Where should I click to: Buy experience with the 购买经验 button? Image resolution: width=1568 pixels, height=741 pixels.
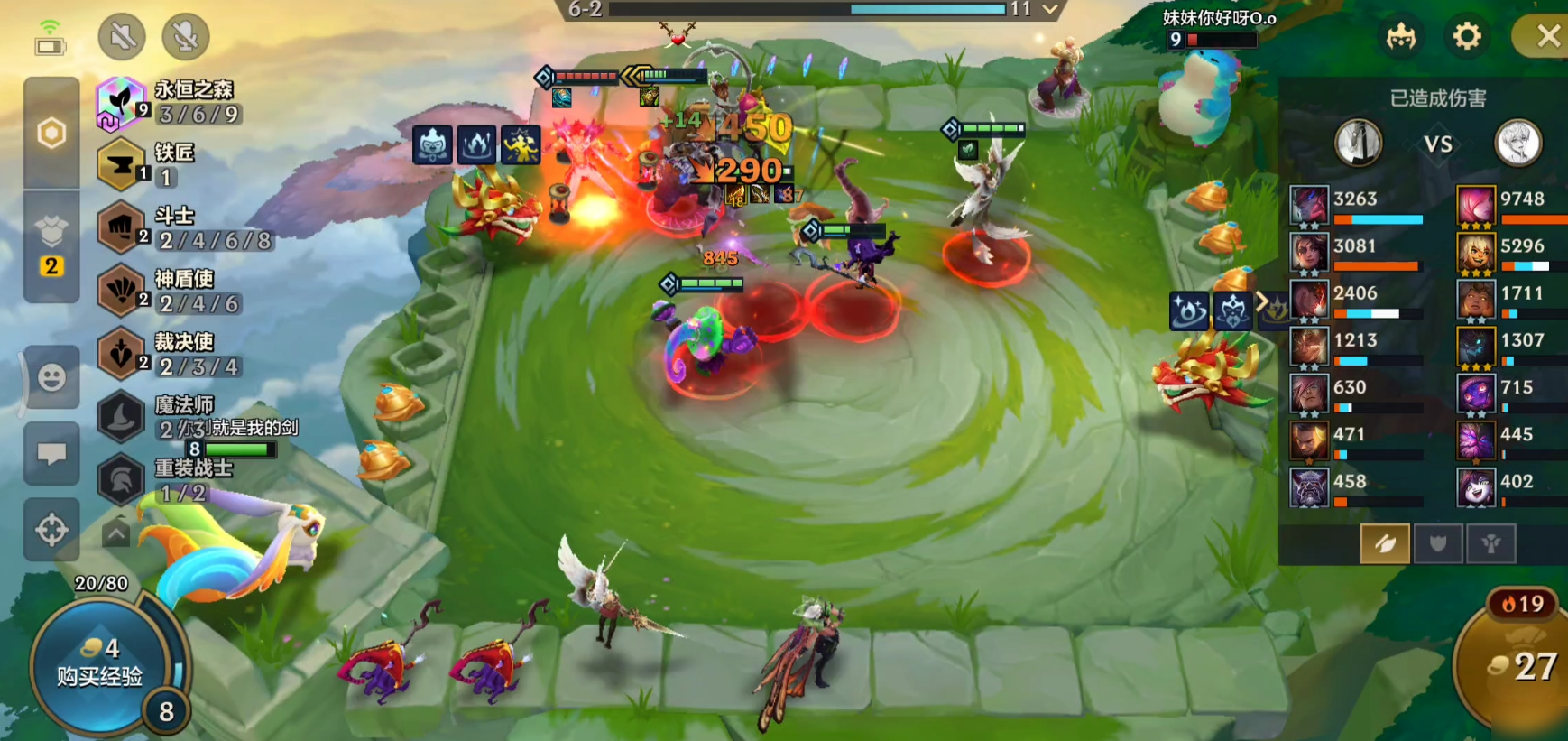tap(99, 665)
